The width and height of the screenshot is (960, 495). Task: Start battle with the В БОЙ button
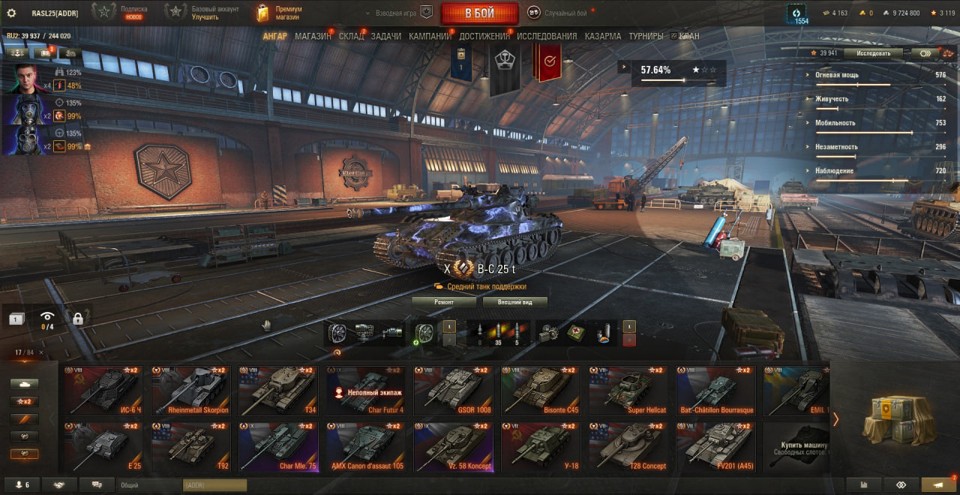tap(479, 13)
